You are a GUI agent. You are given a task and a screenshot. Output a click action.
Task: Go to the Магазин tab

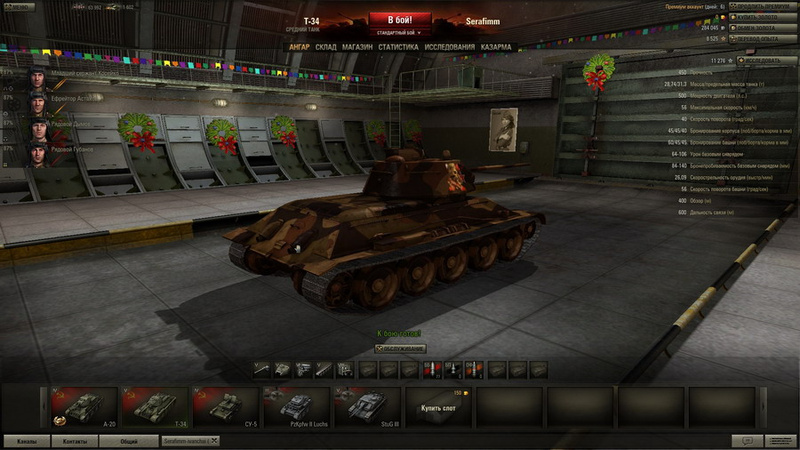point(357,47)
